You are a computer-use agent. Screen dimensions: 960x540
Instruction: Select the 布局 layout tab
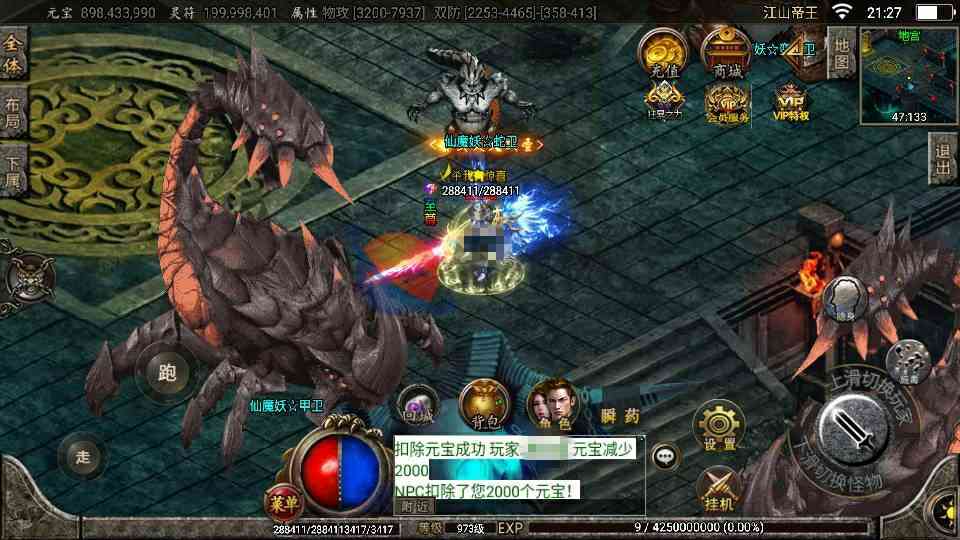tap(13, 113)
